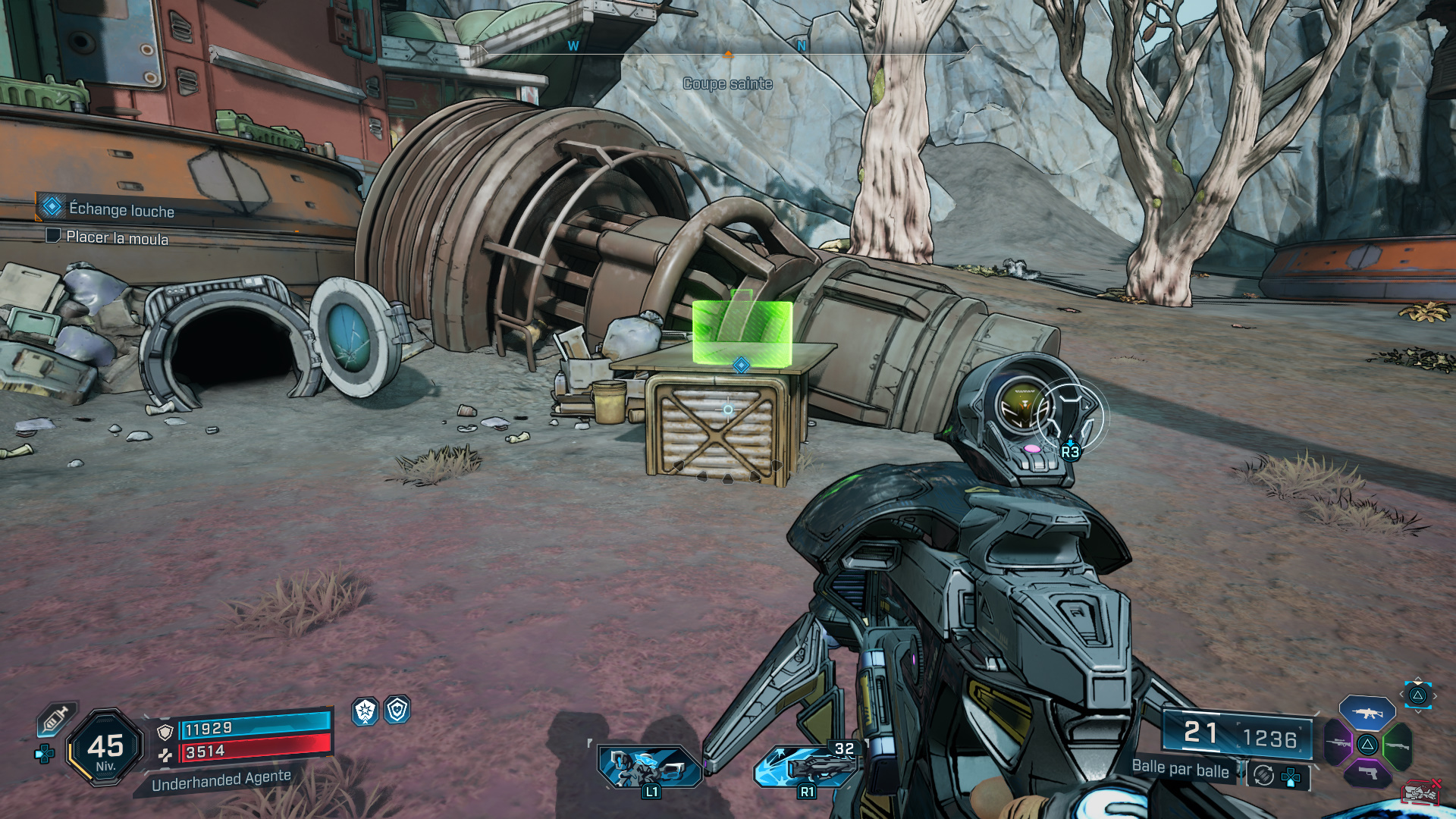Use the repkit syringe icon
Image resolution: width=1456 pixels, height=819 pixels.
55,719
